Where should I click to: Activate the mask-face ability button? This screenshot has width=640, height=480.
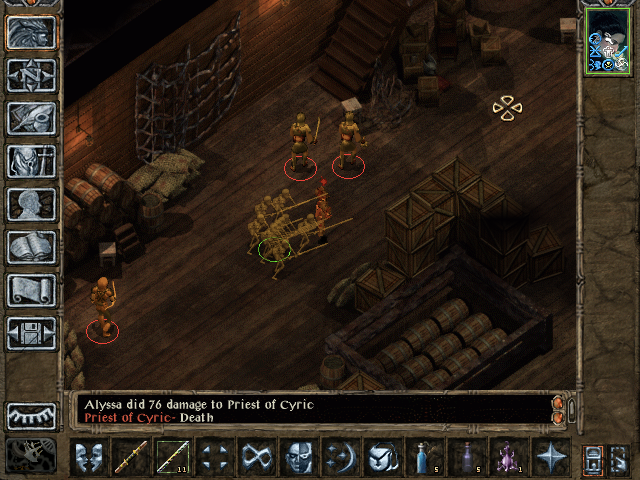pyautogui.click(x=298, y=458)
